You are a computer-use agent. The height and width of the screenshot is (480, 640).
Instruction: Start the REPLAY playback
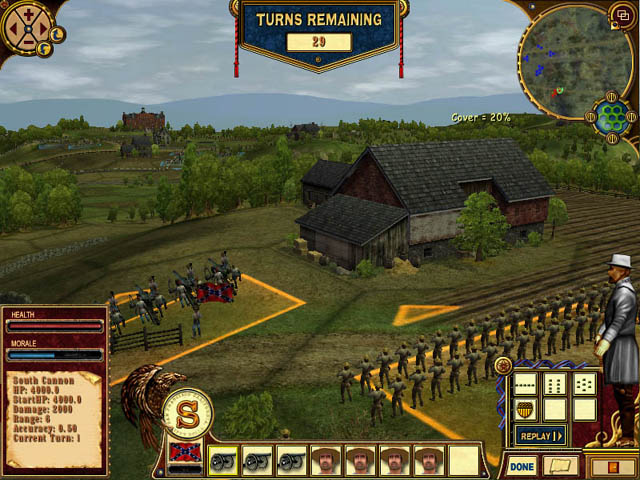tap(540, 435)
